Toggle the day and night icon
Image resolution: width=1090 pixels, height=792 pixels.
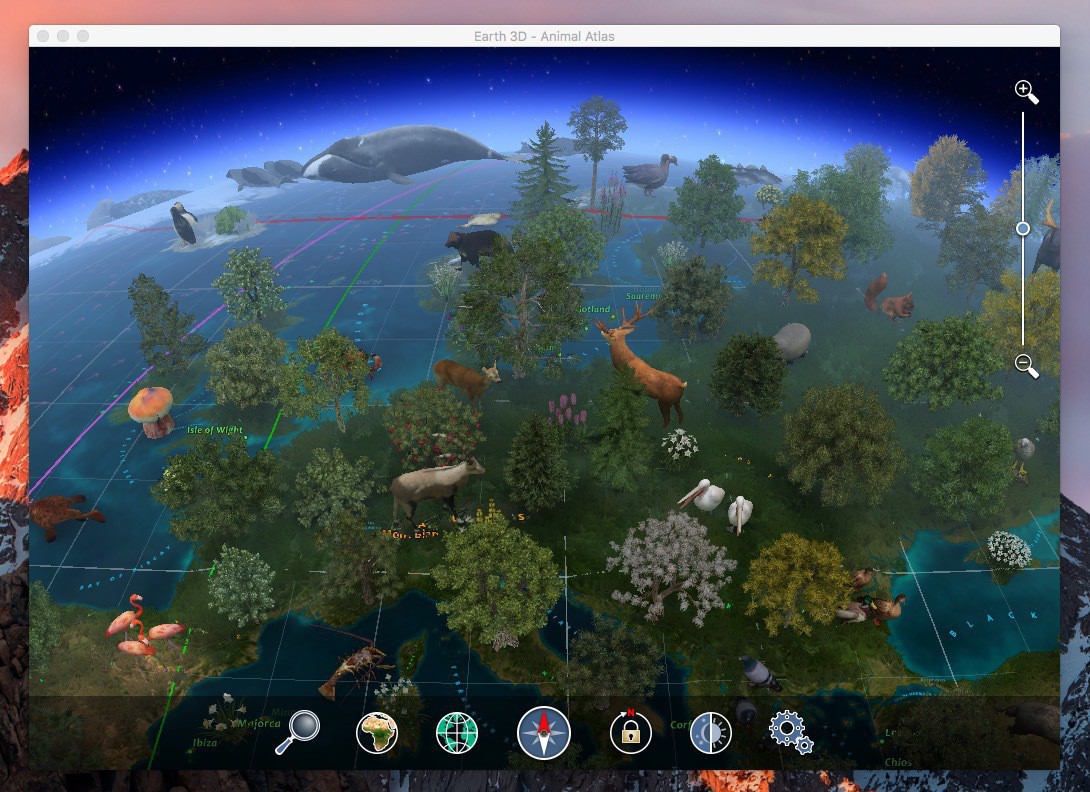pyautogui.click(x=711, y=733)
